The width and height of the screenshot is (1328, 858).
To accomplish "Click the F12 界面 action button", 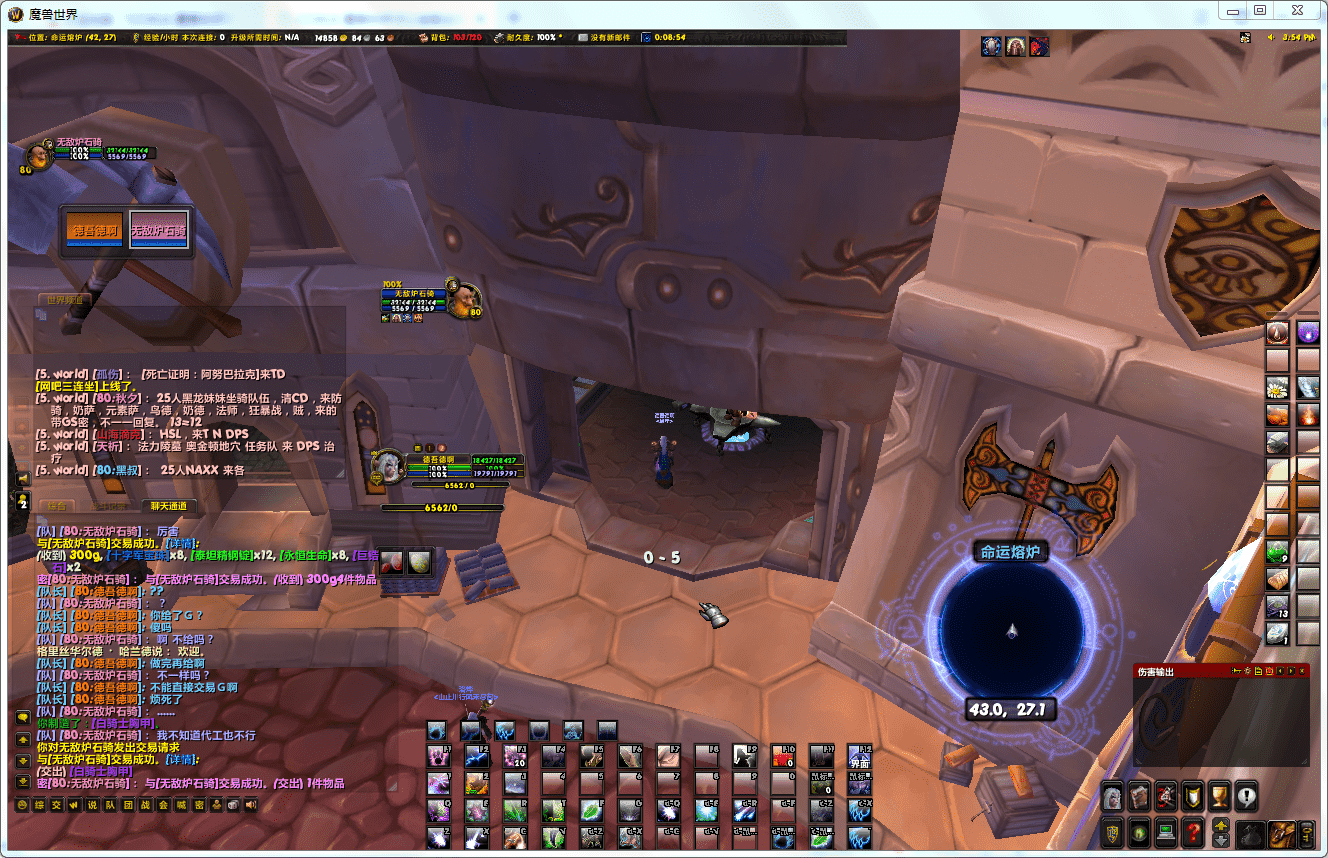I will click(860, 757).
